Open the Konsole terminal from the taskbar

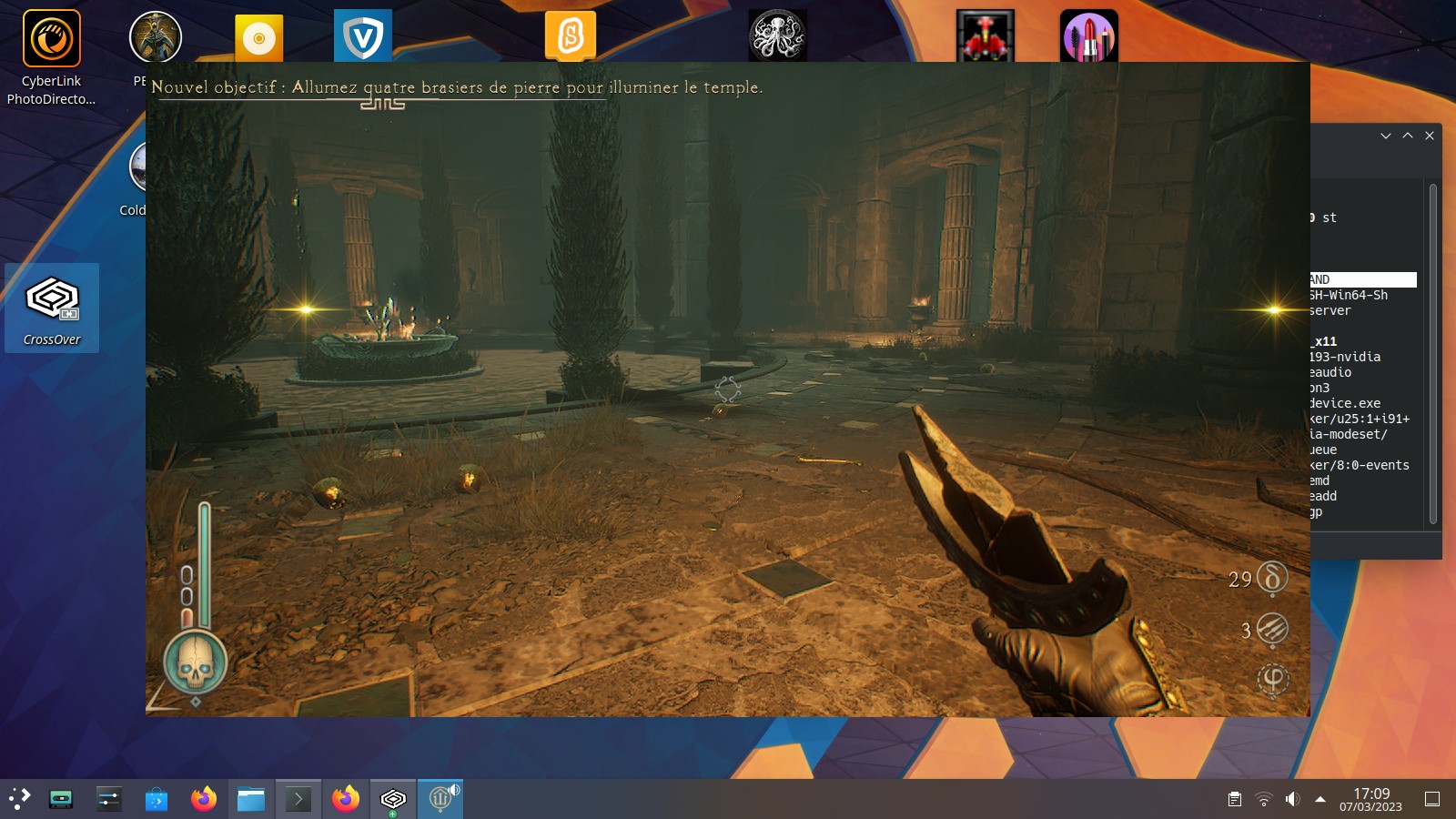point(298,800)
